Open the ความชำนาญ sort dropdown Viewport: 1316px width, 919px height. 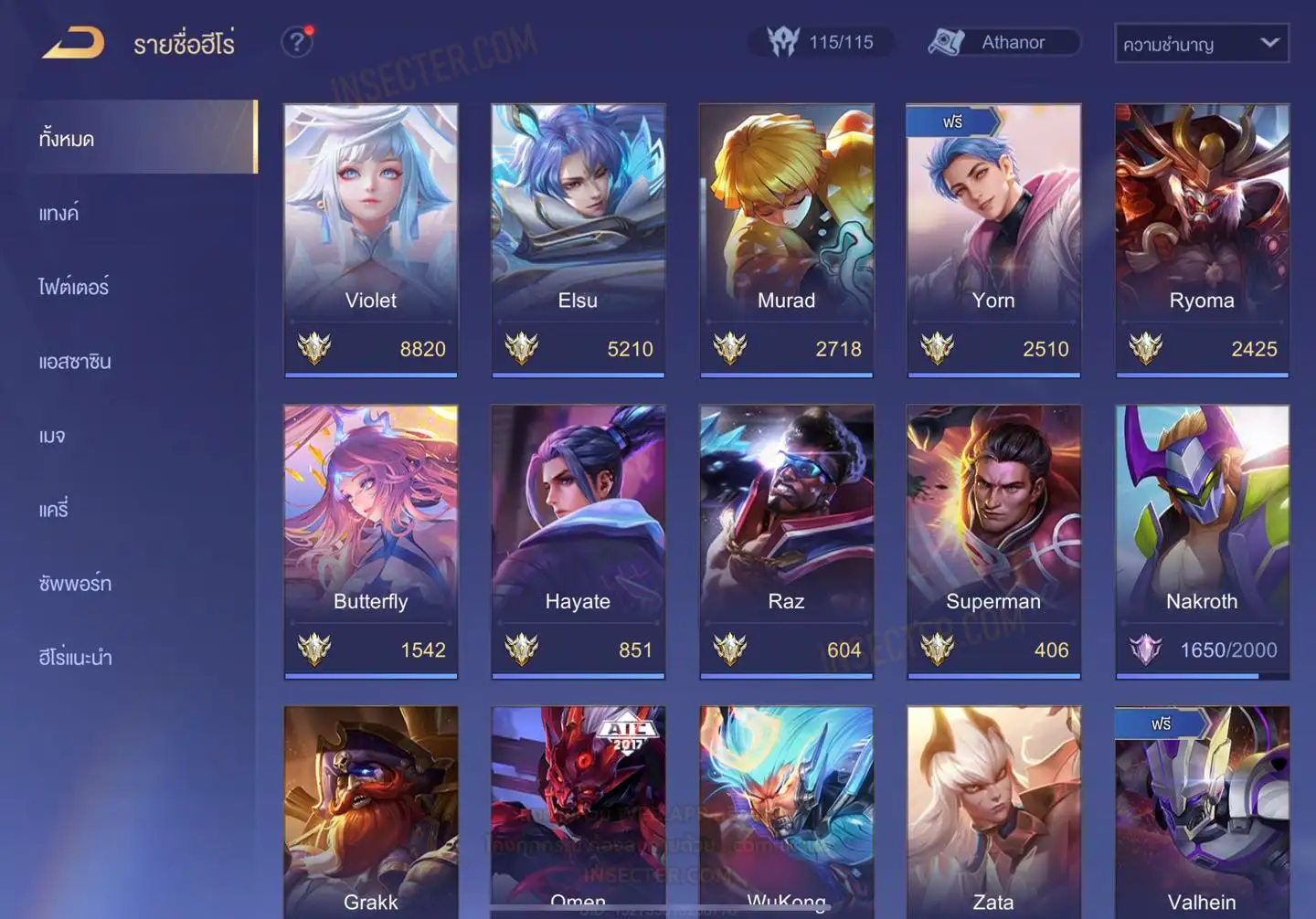coord(1201,43)
